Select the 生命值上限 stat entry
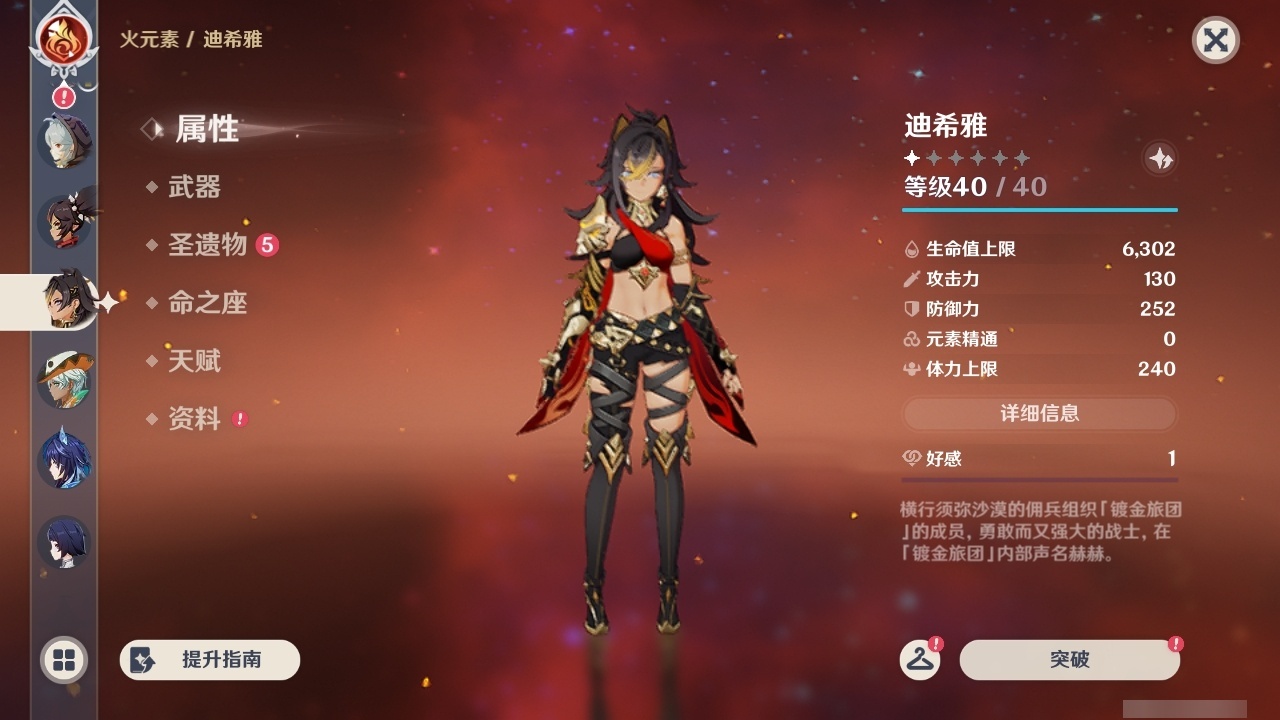Image resolution: width=1280 pixels, height=720 pixels. tap(1039, 249)
